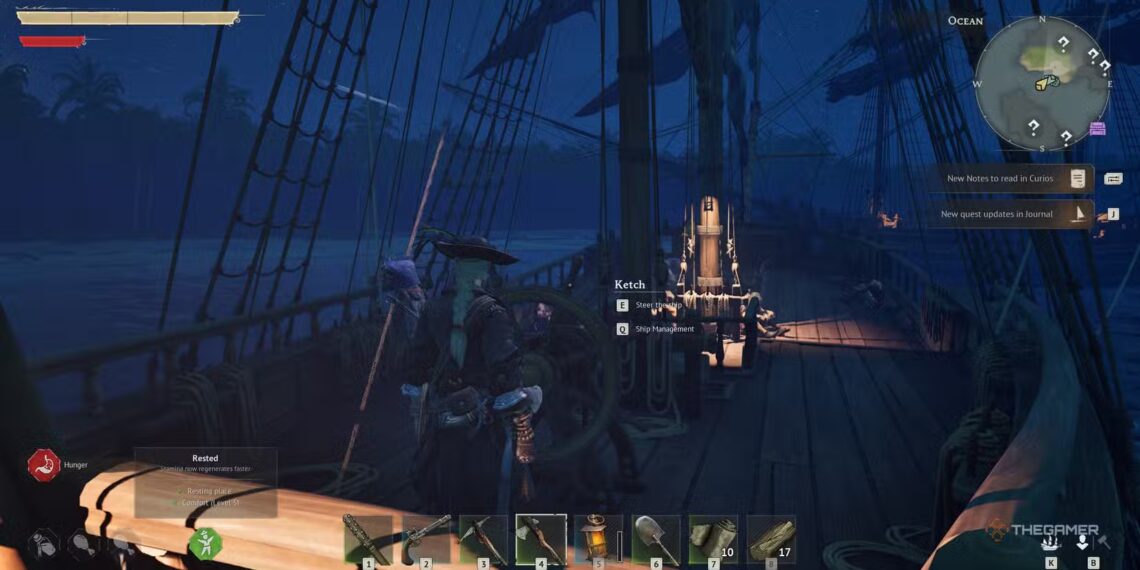Equip the flintlock pistol from the hotbar
The height and width of the screenshot is (570, 1140).
coord(426,540)
